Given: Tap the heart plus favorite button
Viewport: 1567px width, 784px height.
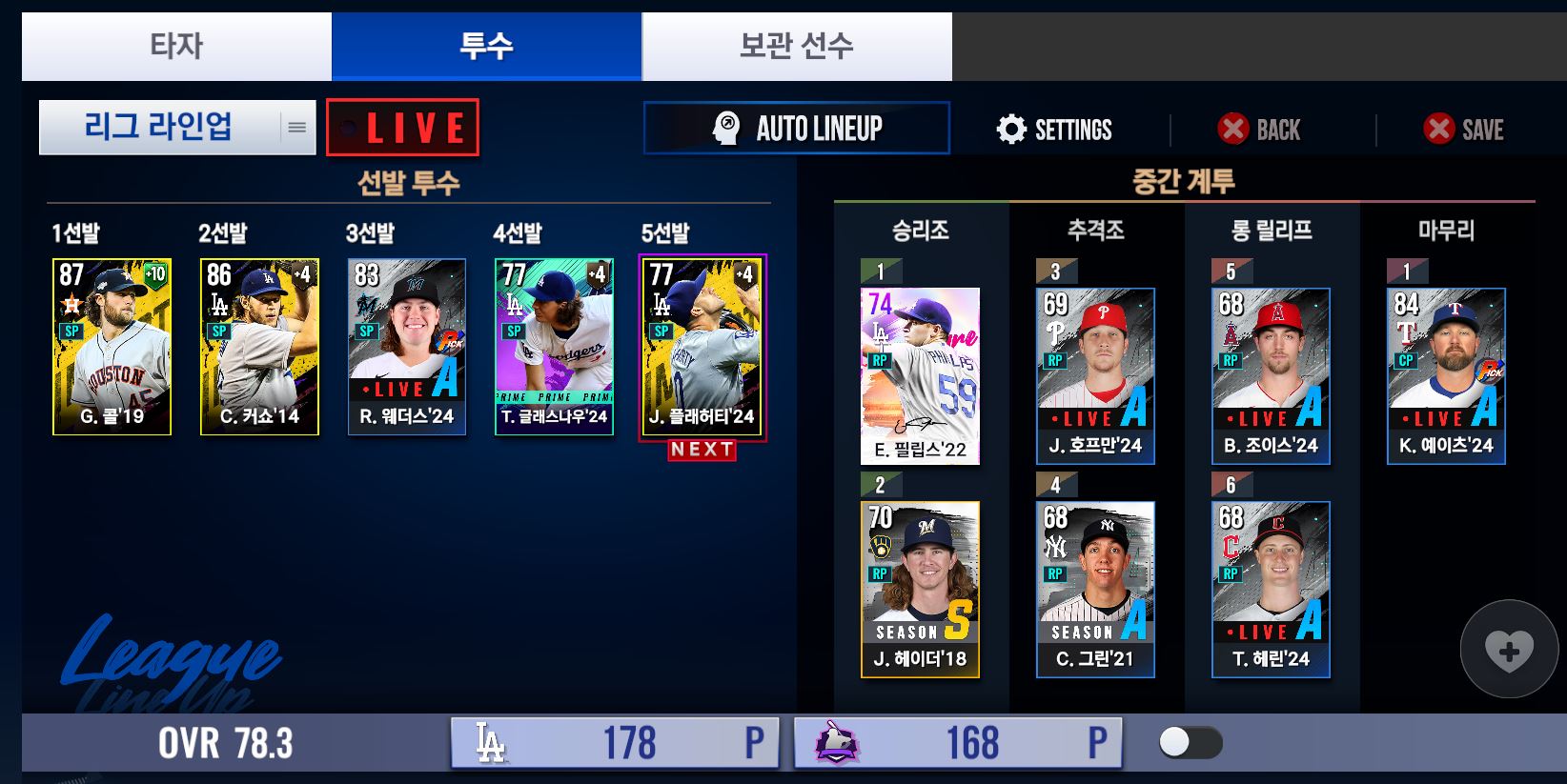Looking at the screenshot, I should tap(1509, 650).
